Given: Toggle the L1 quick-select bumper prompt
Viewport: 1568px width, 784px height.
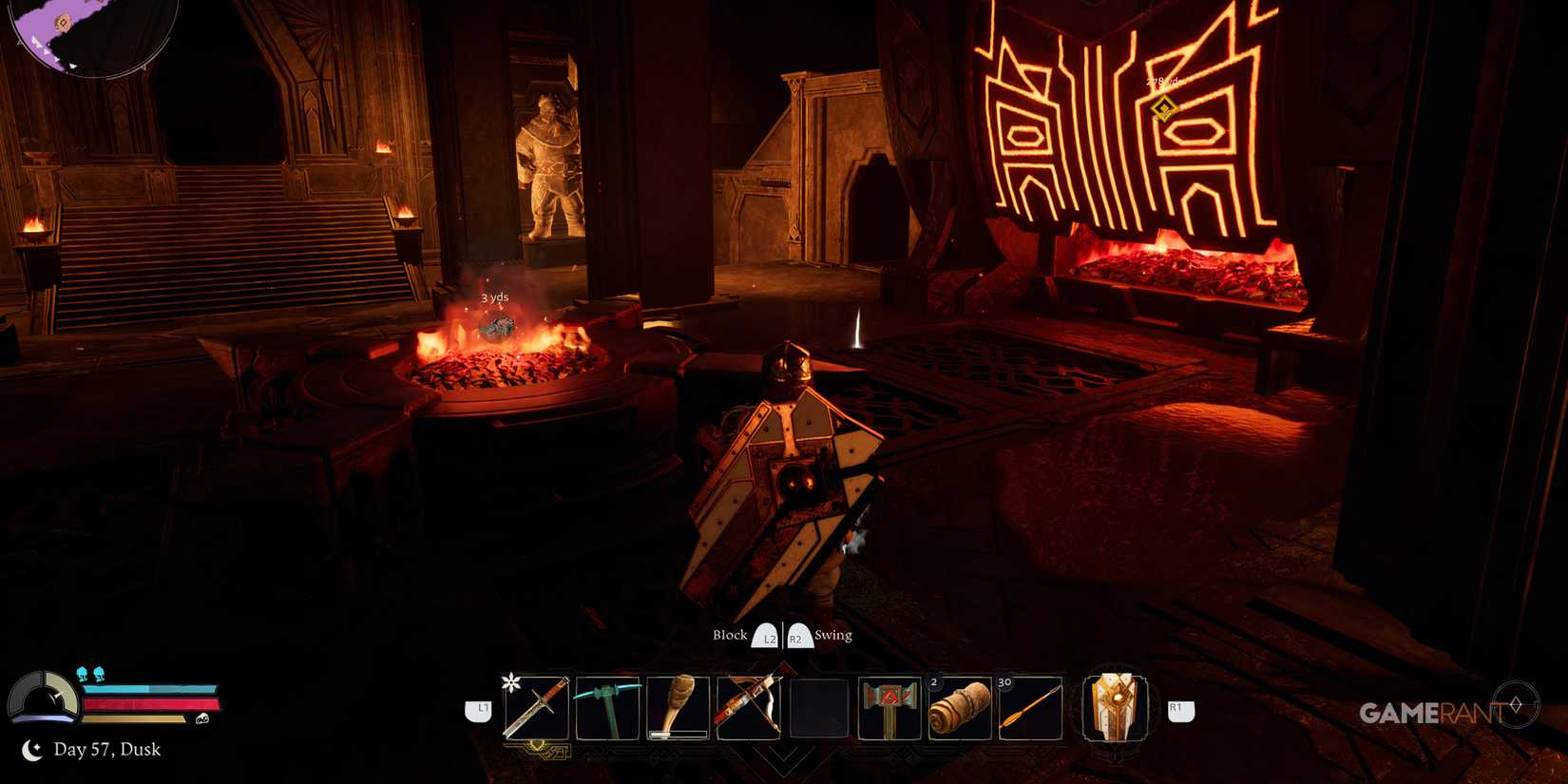Looking at the screenshot, I should [480, 708].
